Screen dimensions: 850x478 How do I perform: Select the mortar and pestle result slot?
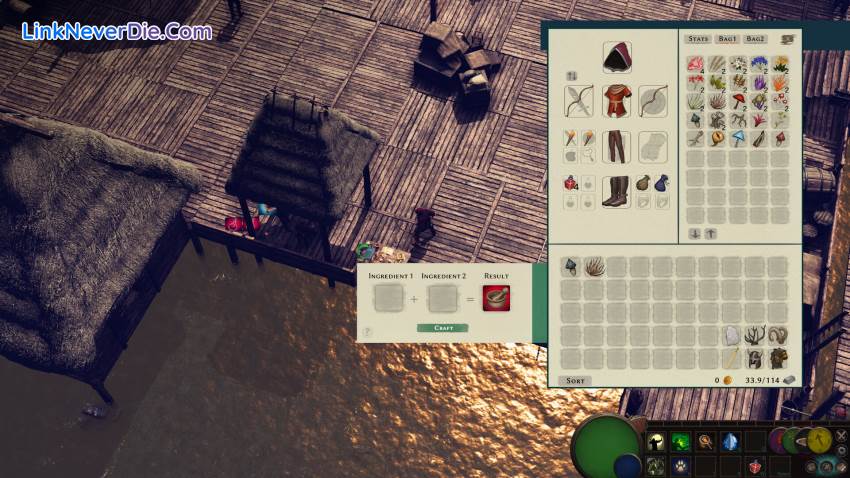tap(496, 298)
